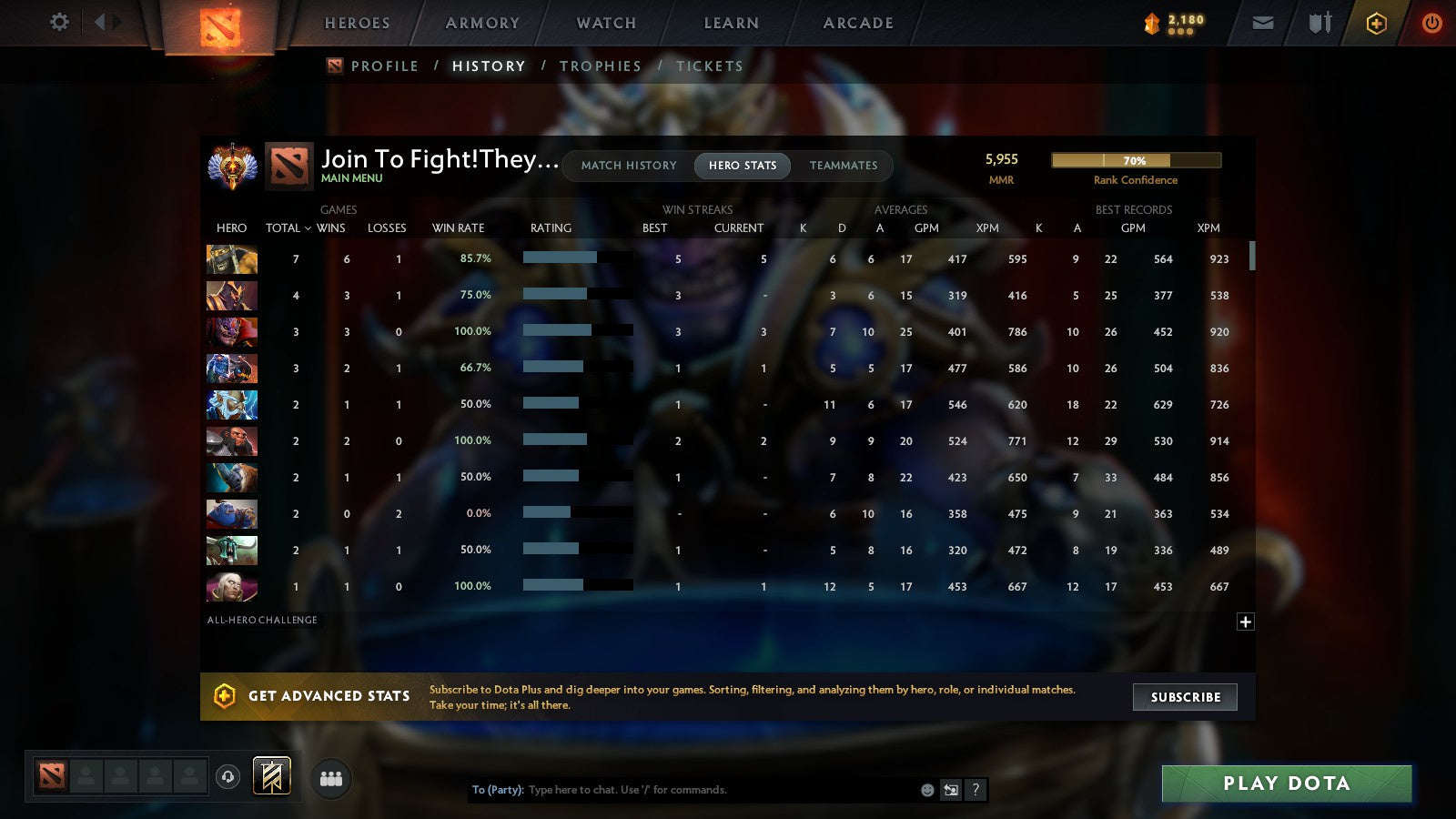
Task: Open the mail envelope icon in top bar
Action: tap(1263, 23)
